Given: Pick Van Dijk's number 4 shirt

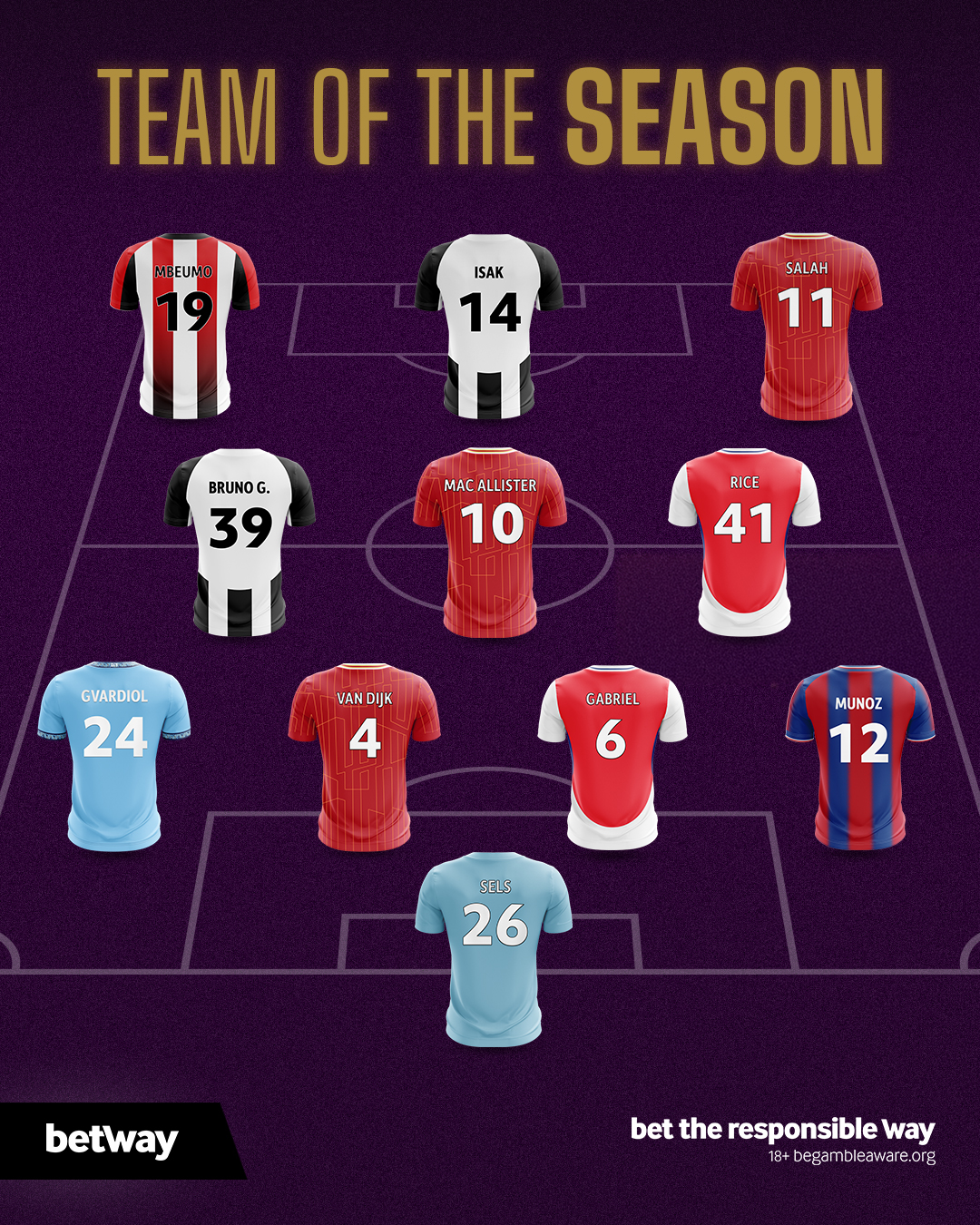Looking at the screenshot, I should [364, 757].
